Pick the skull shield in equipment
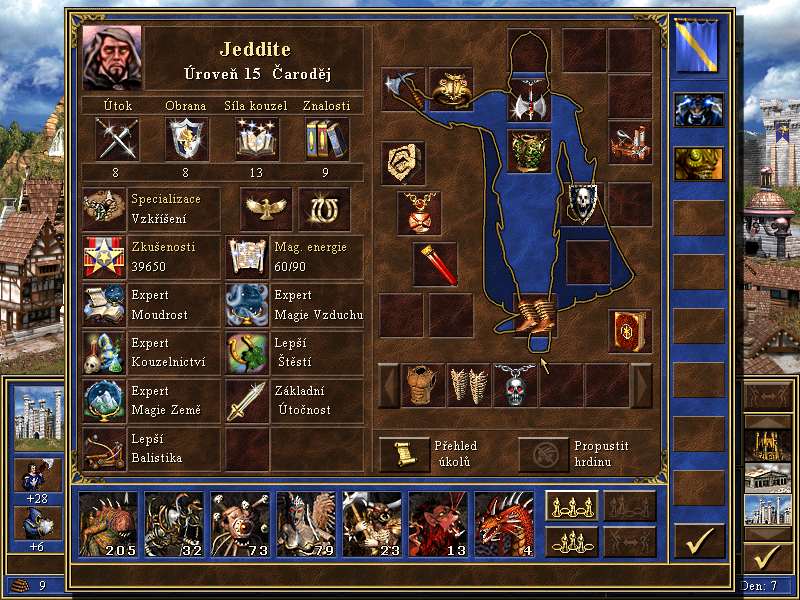Viewport: 800px width, 600px height. [x=585, y=203]
